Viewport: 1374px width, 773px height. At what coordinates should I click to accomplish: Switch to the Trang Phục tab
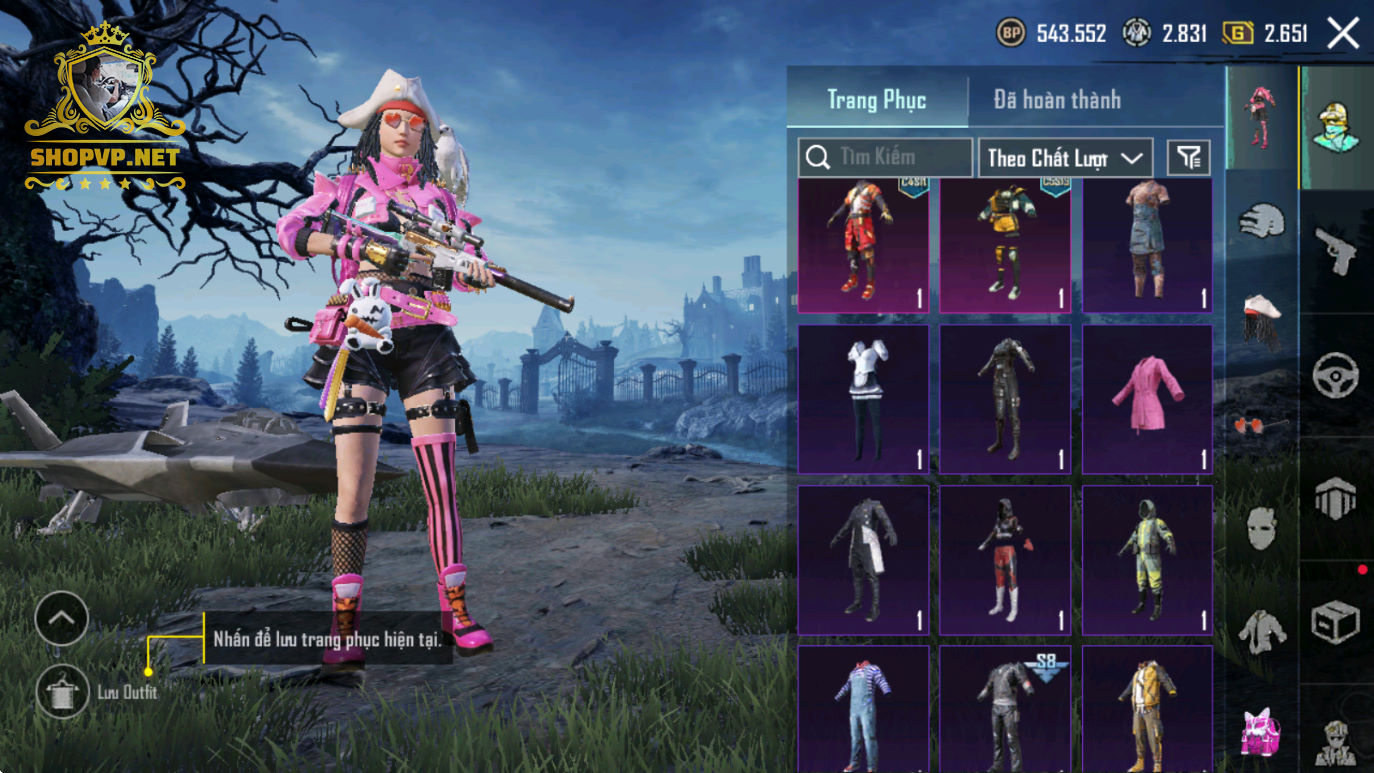877,100
